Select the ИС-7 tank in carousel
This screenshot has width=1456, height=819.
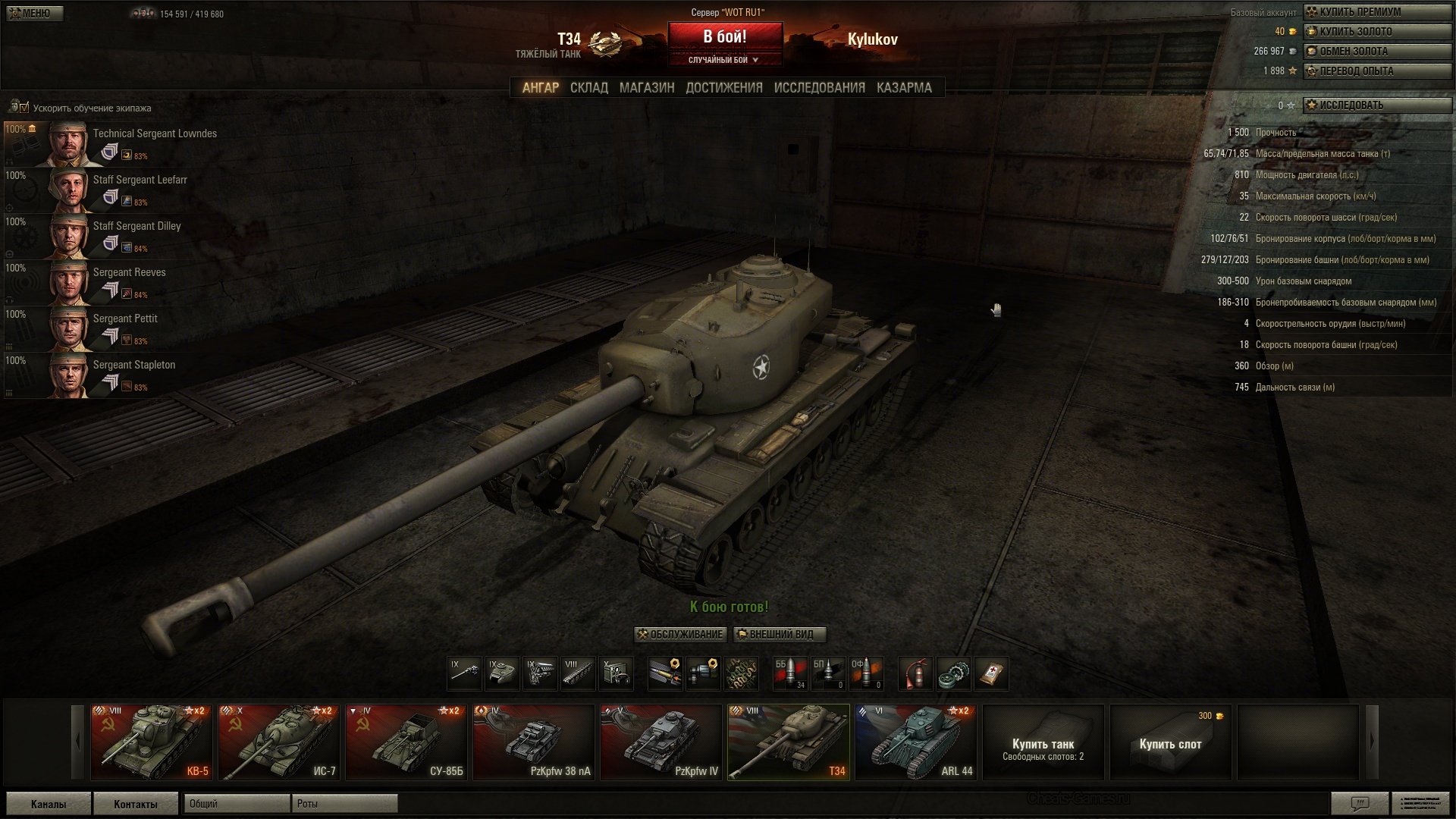pyautogui.click(x=279, y=742)
